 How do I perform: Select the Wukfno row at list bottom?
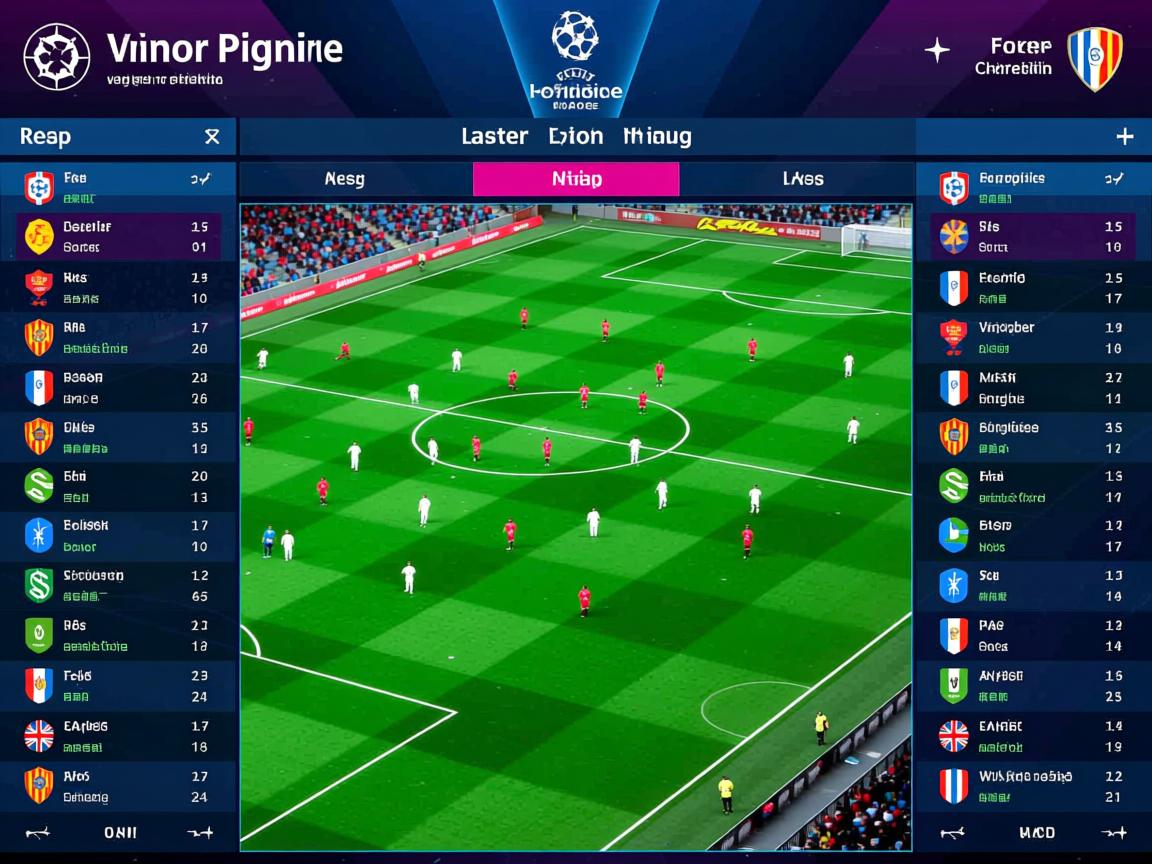click(x=1032, y=786)
